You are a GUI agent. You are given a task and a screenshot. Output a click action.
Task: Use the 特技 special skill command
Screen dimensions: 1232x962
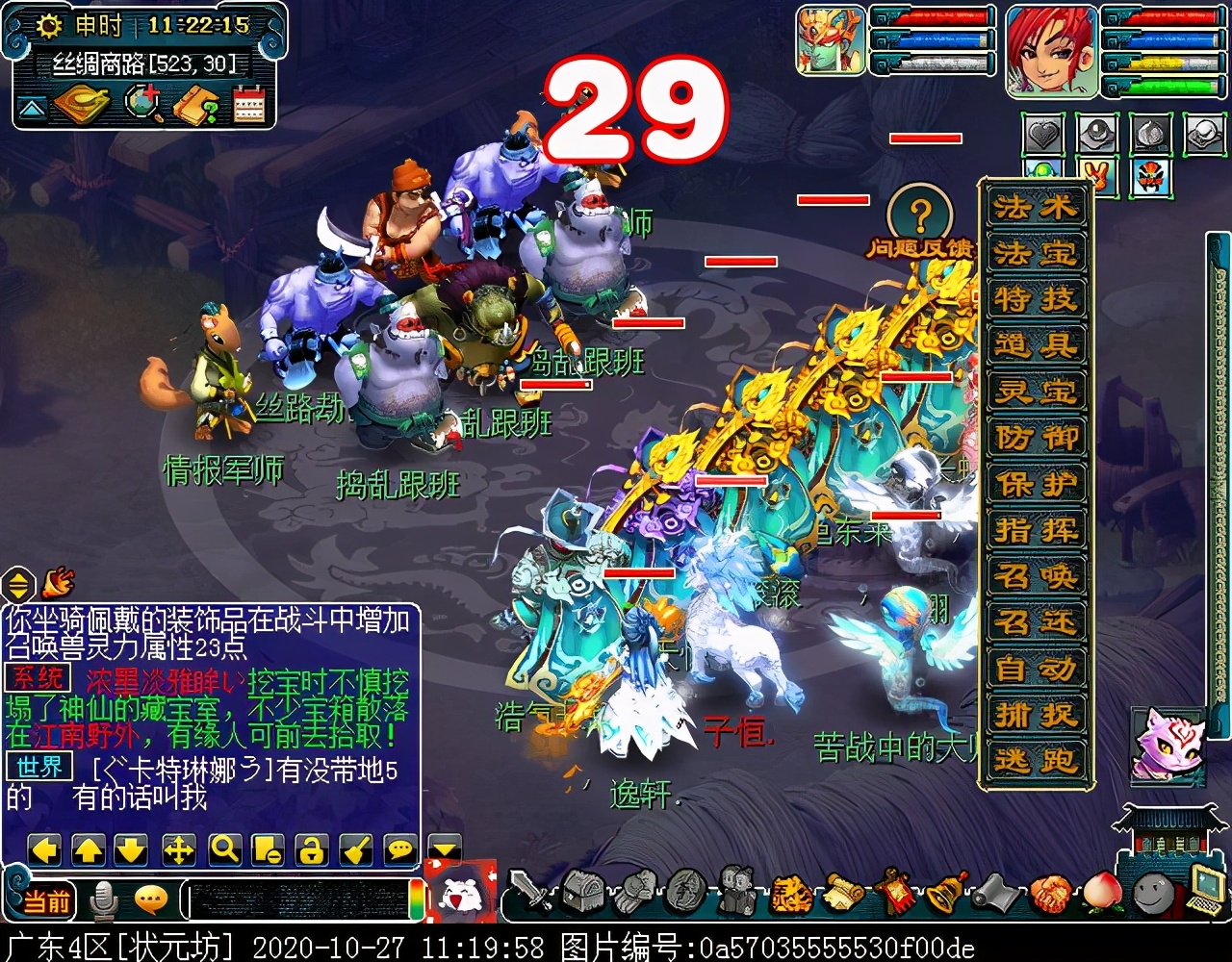click(1035, 295)
